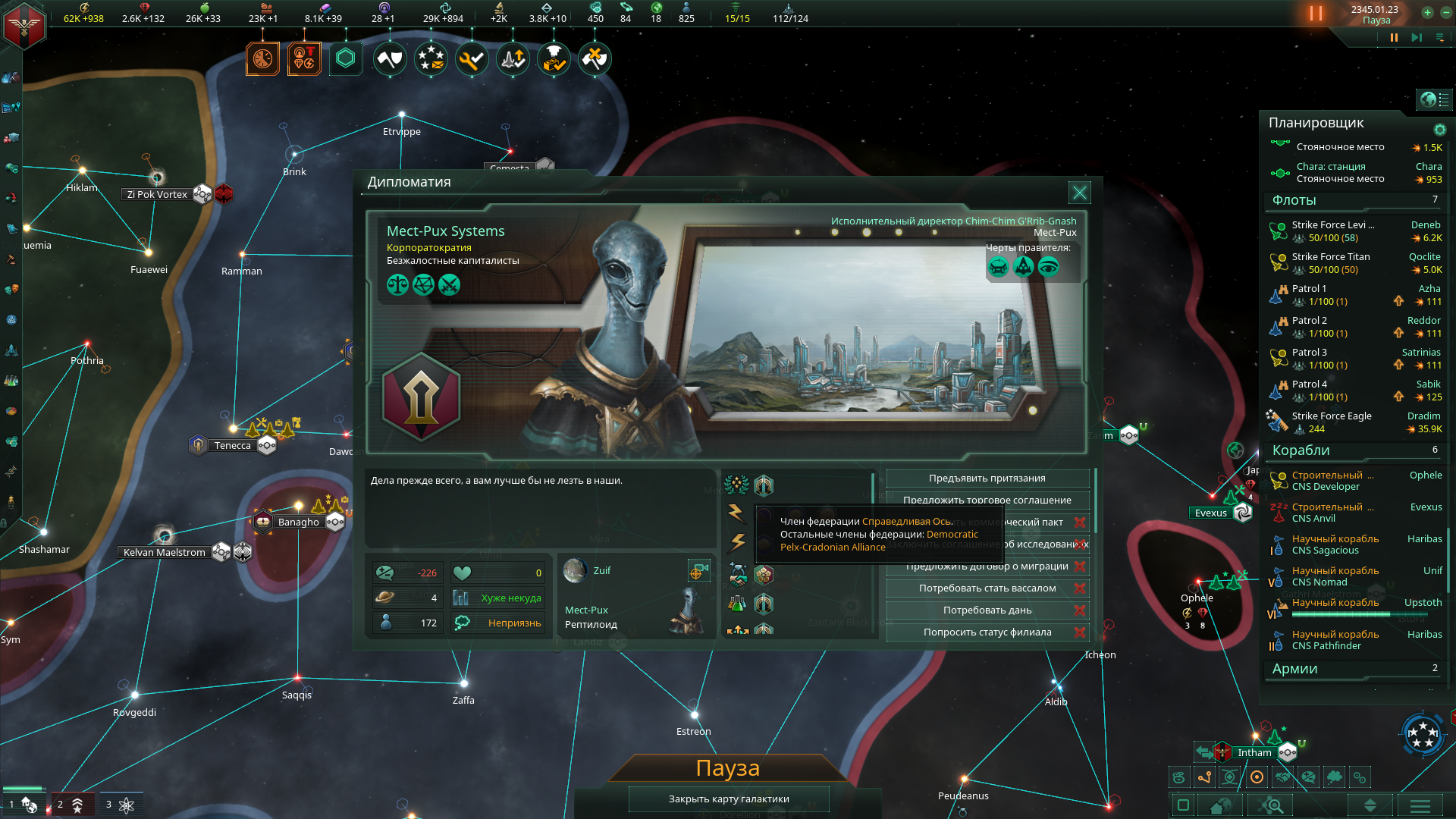The image size is (1456, 819).
Task: Open the empire emblem government menu
Action: click(24, 24)
